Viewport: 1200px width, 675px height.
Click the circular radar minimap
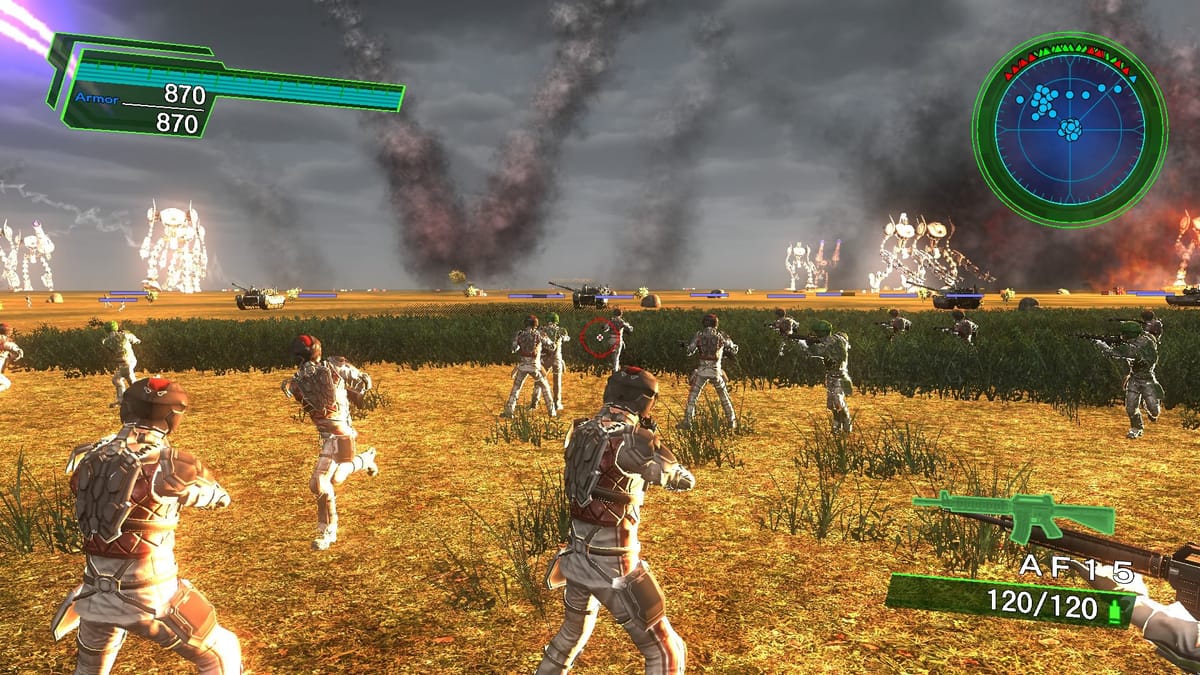[x=1069, y=129]
